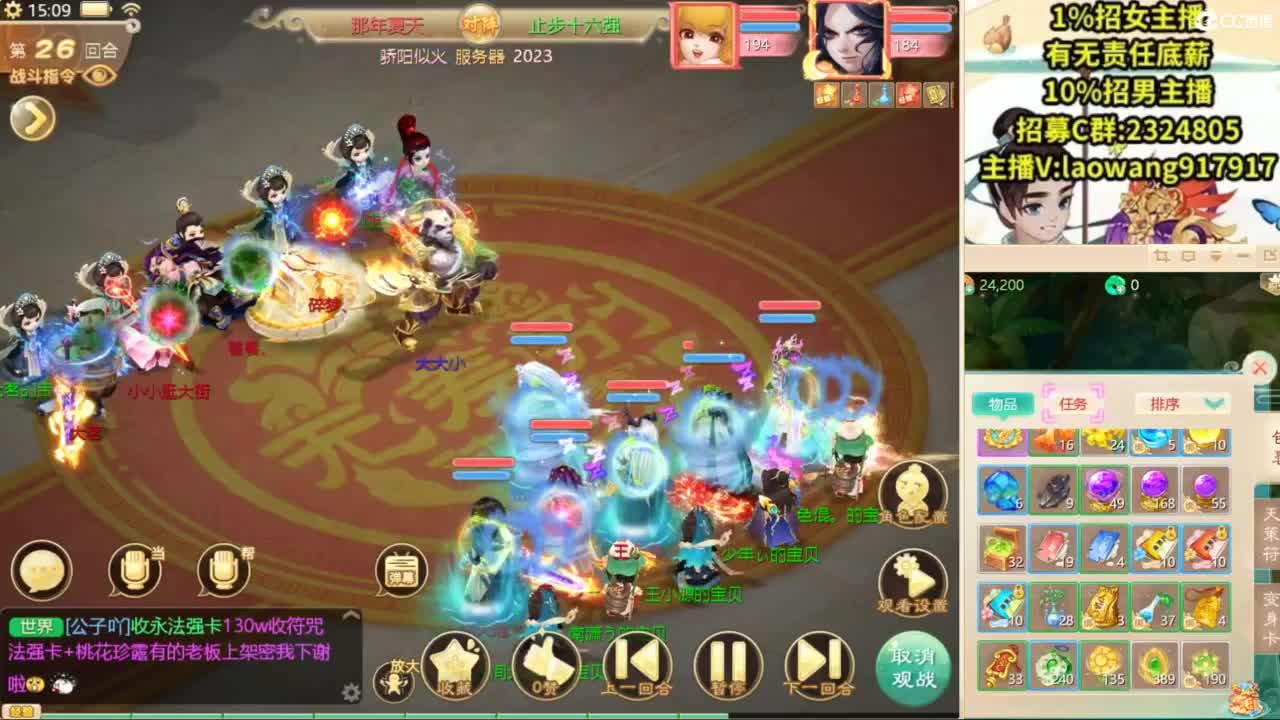Switch to the 任务 tab

[x=1072, y=403]
